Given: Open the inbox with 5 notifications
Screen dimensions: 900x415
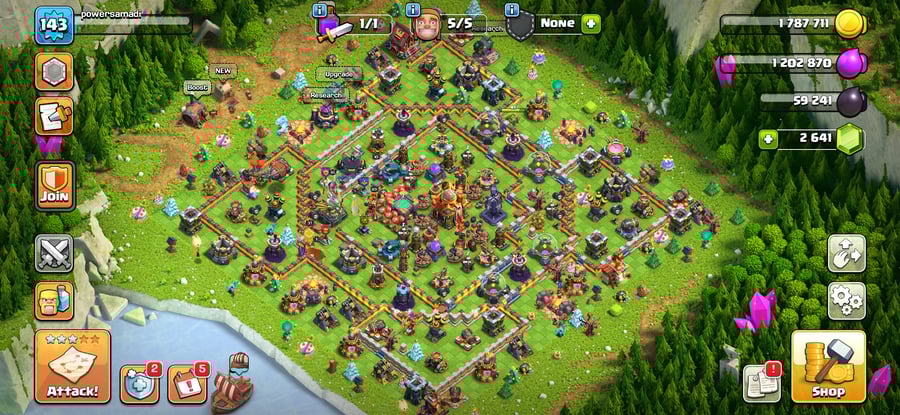Looking at the screenshot, I should (x=186, y=384).
